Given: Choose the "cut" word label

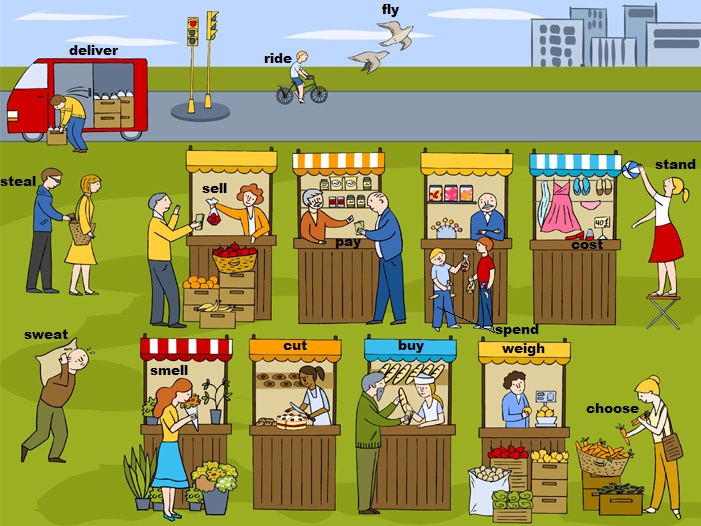Looking at the screenshot, I should (295, 347).
